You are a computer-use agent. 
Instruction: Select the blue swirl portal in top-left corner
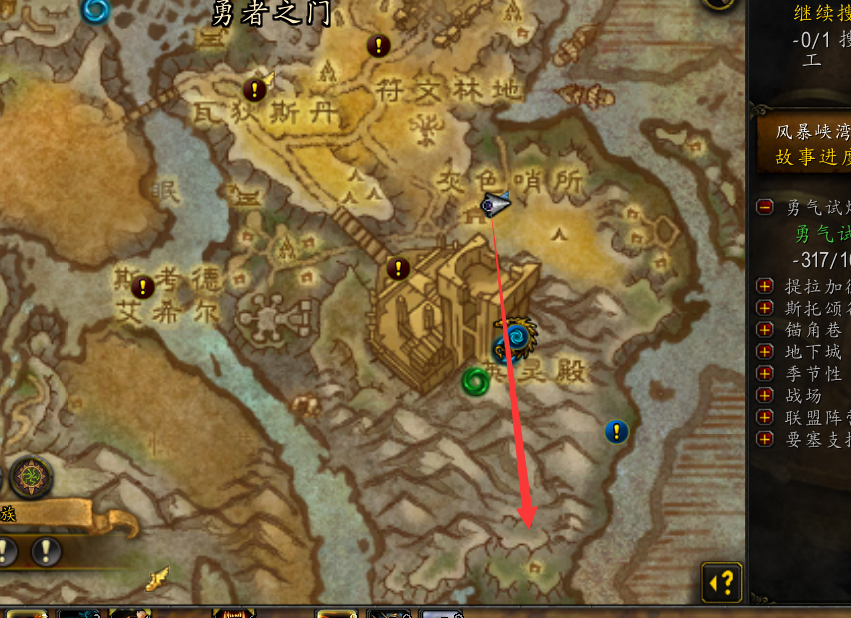click(x=96, y=10)
